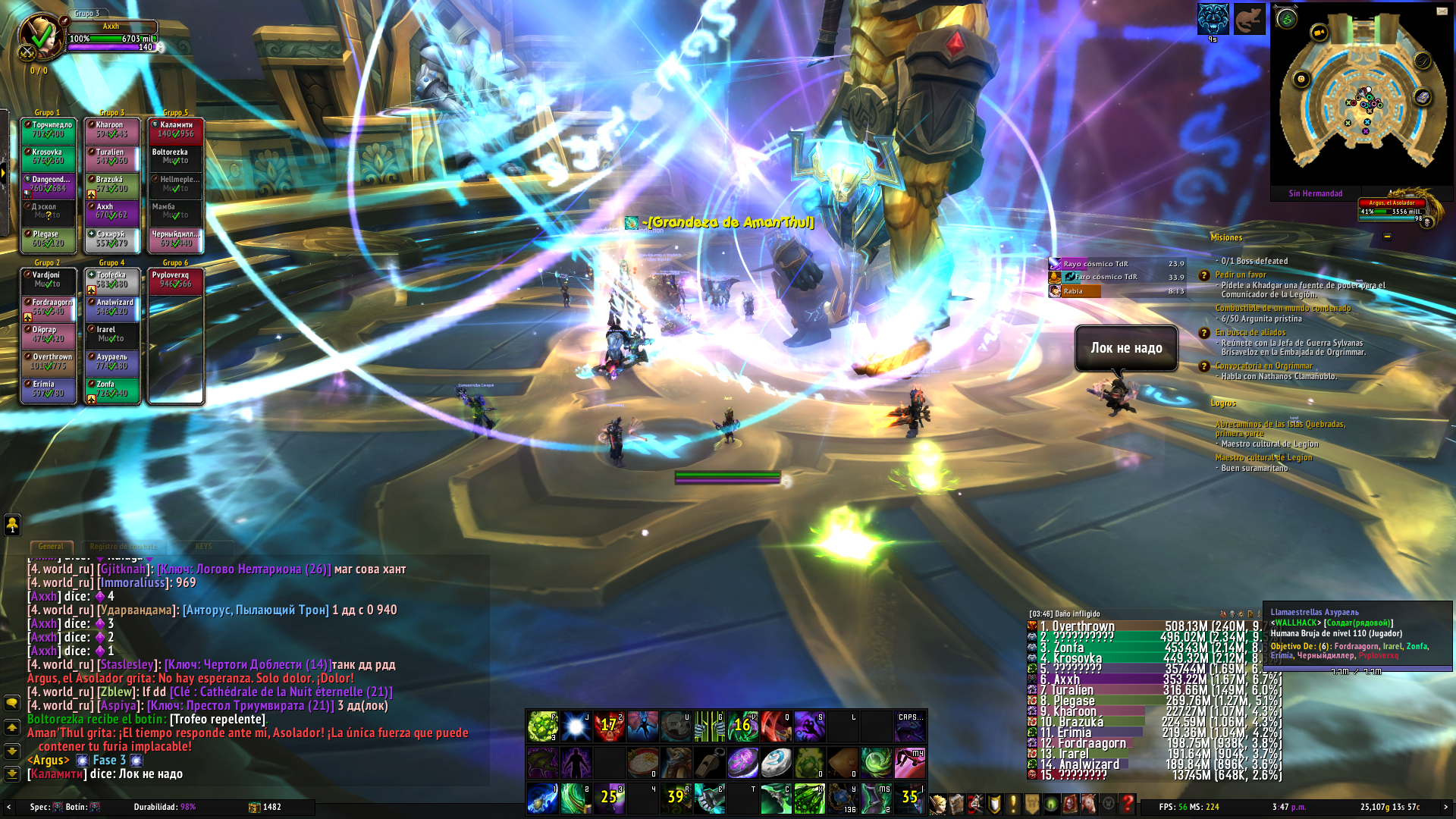This screenshot has width=1456, height=819.
Task: Target Overthrown's raid frame in Grupo 2
Action: [x=49, y=362]
